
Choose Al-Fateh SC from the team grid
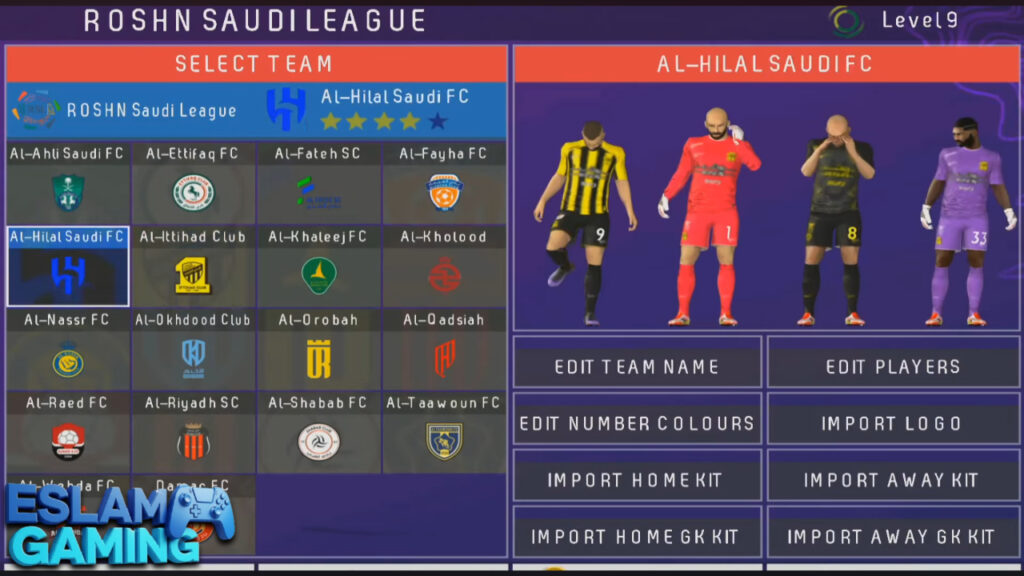(x=318, y=183)
